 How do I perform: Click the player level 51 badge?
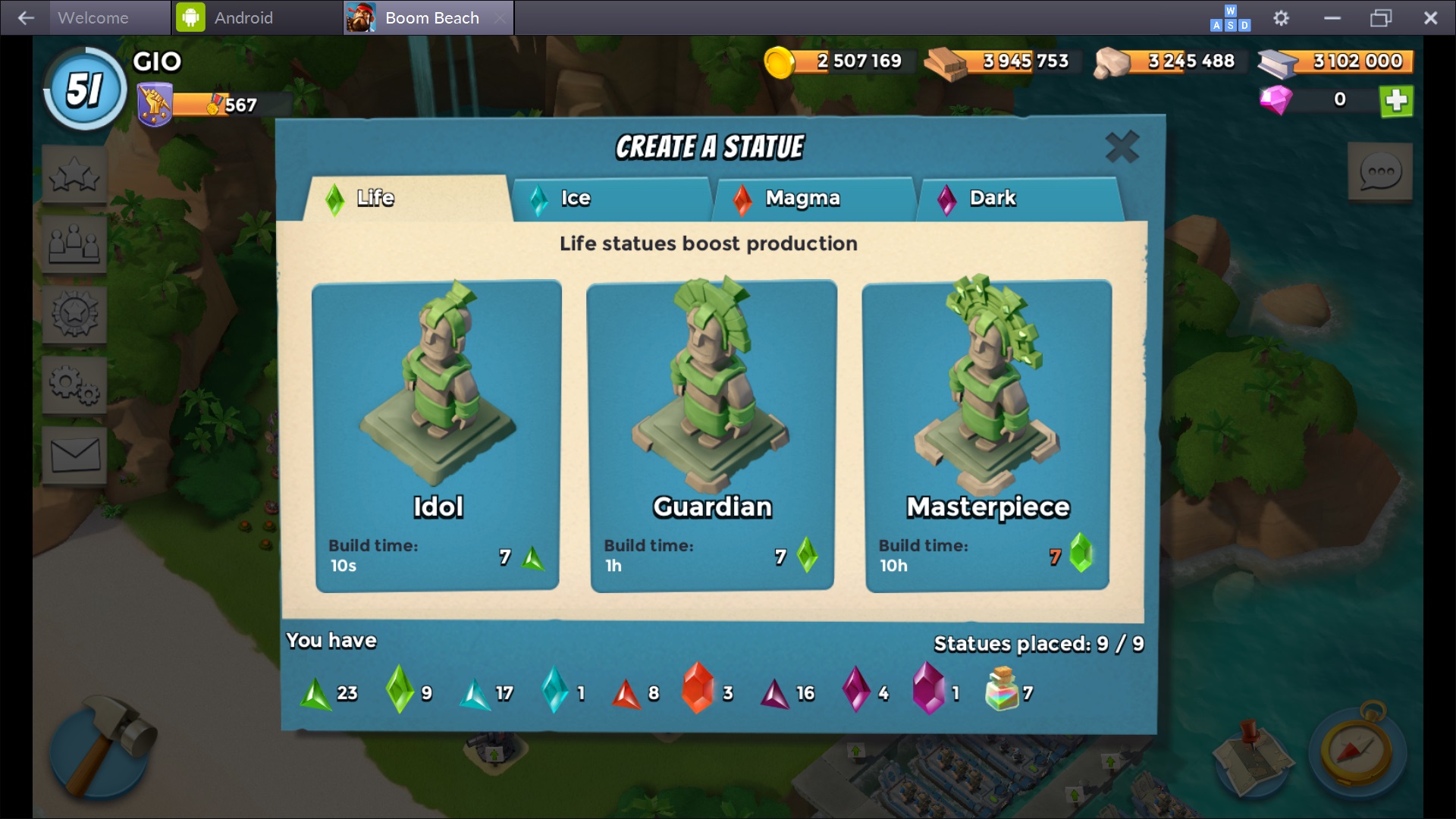(85, 89)
